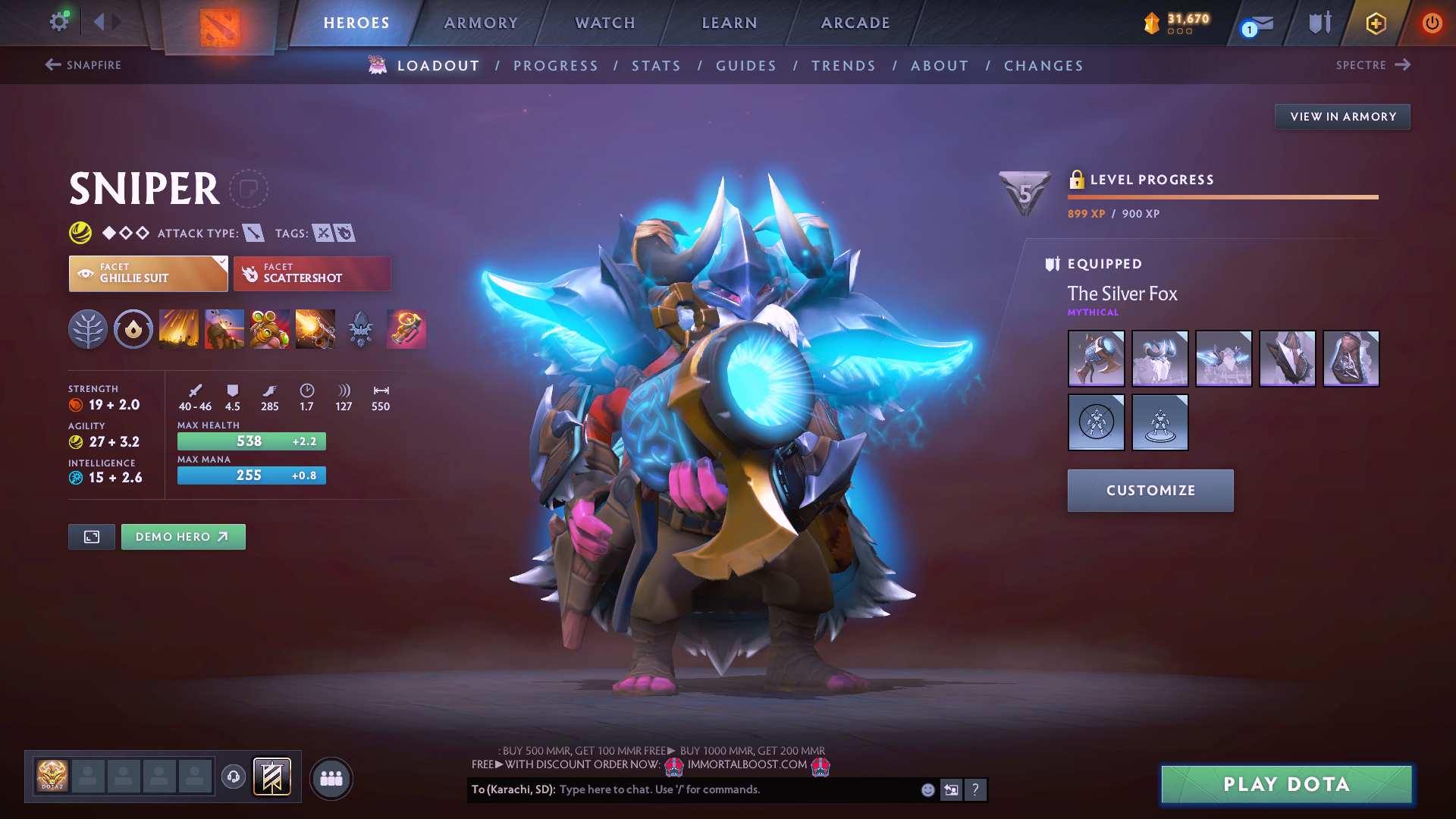Switch to the Progress sub-tab

556,66
